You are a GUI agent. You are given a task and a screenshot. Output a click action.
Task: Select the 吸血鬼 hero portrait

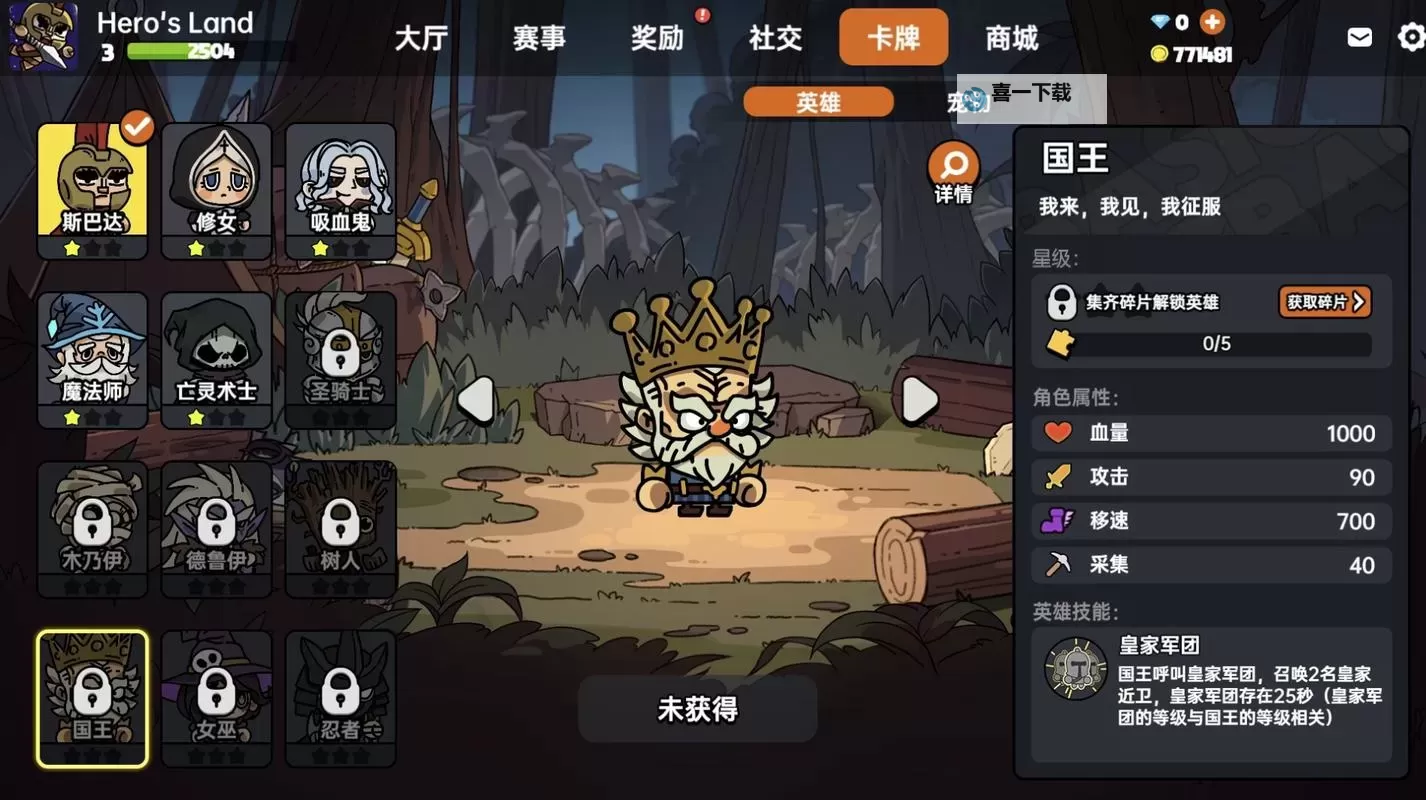(340, 185)
